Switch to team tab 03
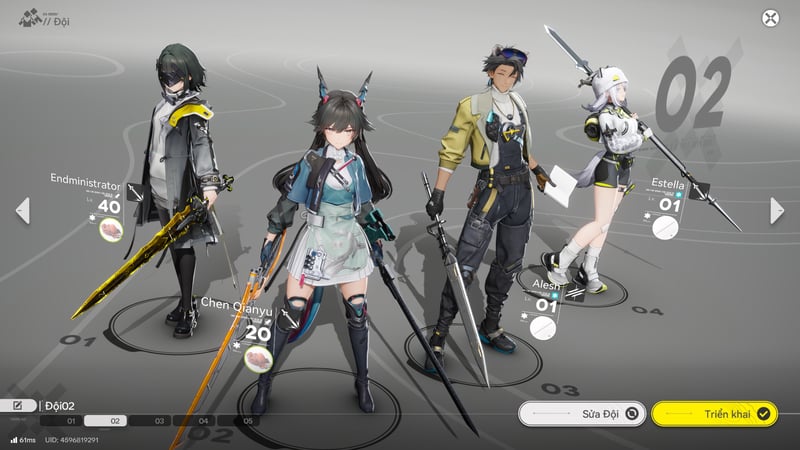The height and width of the screenshot is (450, 800). pyautogui.click(x=160, y=421)
